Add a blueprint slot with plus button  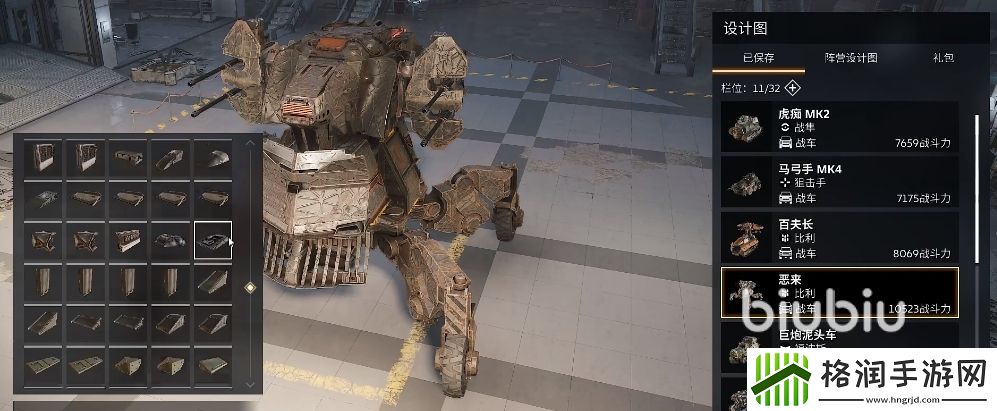pyautogui.click(x=792, y=88)
